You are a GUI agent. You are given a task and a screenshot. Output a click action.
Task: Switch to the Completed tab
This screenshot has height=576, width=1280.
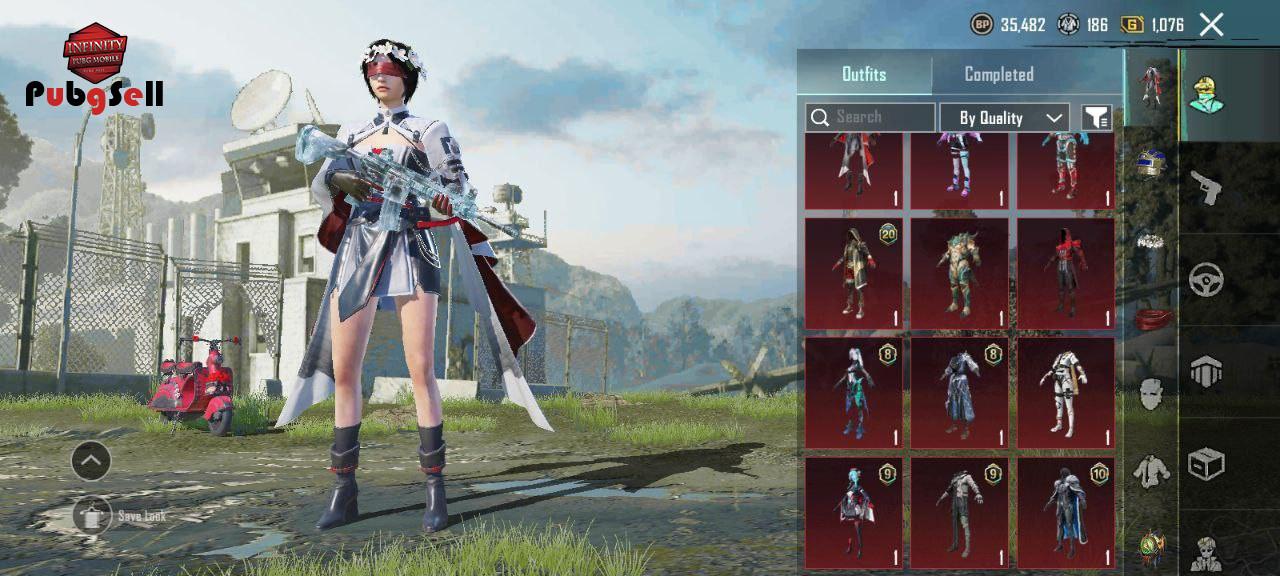[x=998, y=74]
